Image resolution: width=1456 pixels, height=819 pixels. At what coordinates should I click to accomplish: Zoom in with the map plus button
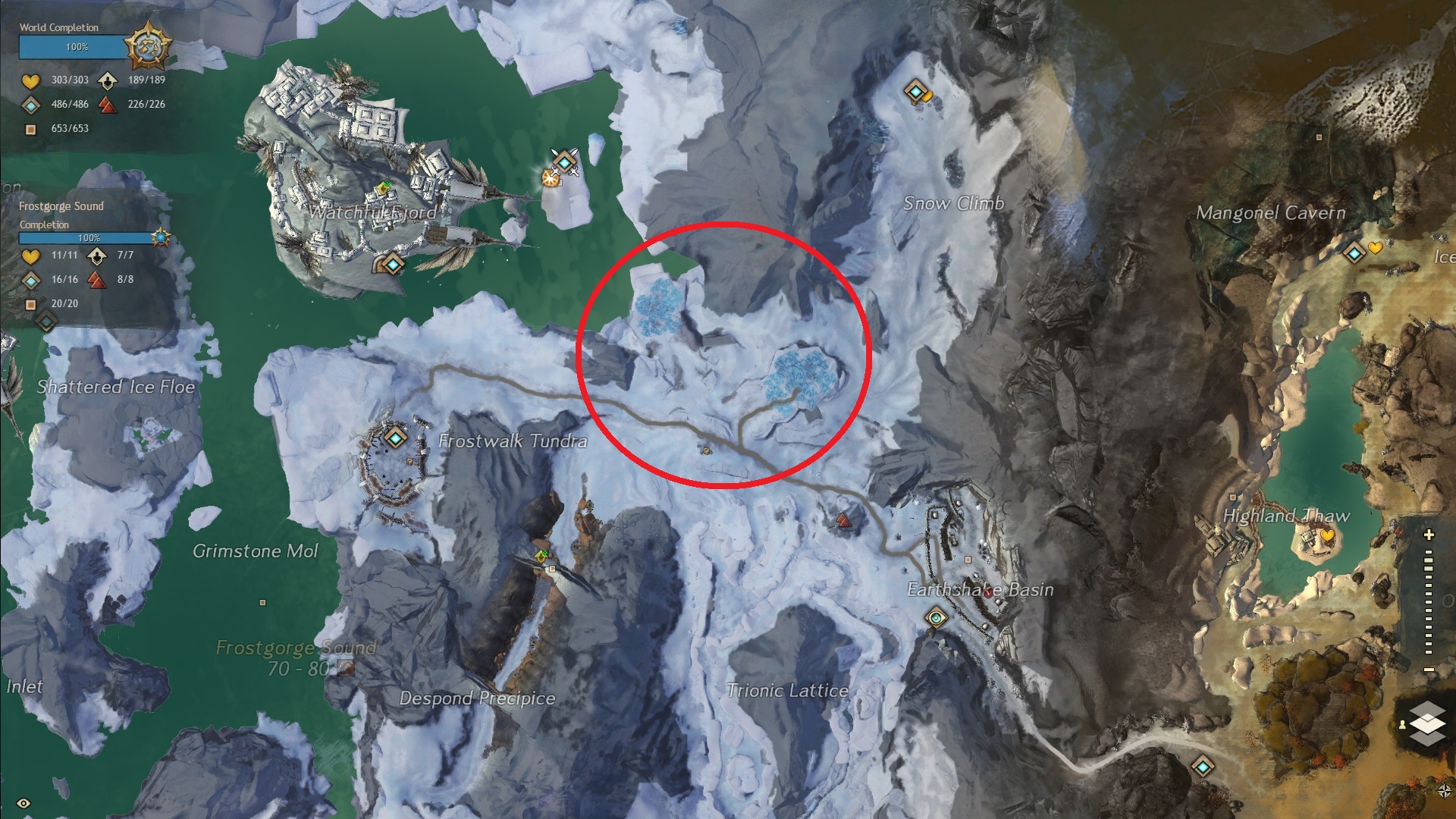coord(1429,535)
